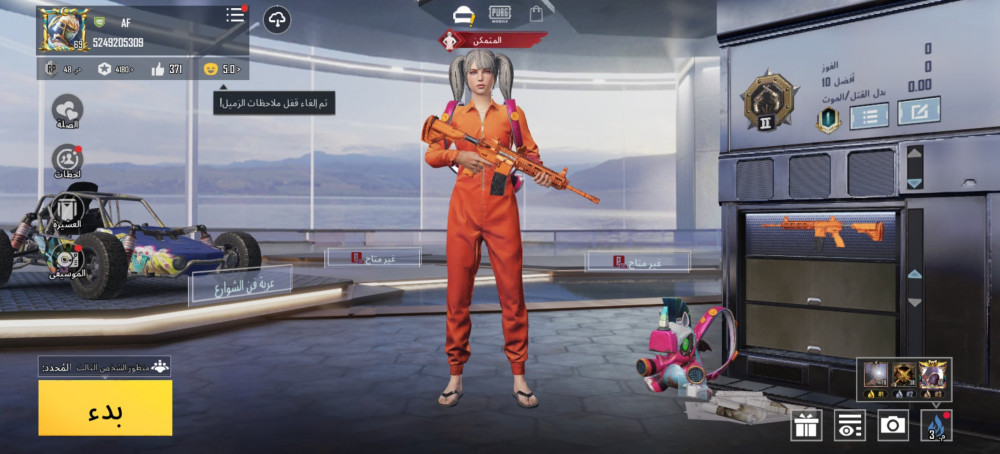
Task: Open the list menu beside the player ID
Action: pyautogui.click(x=235, y=15)
